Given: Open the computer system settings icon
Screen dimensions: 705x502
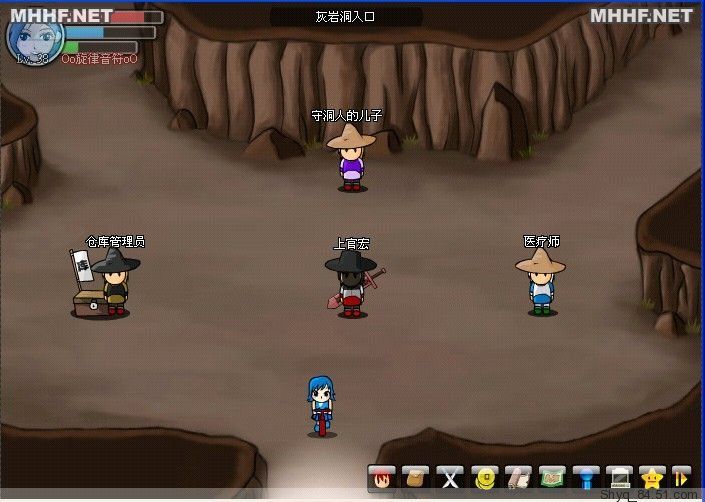Looking at the screenshot, I should 620,478.
